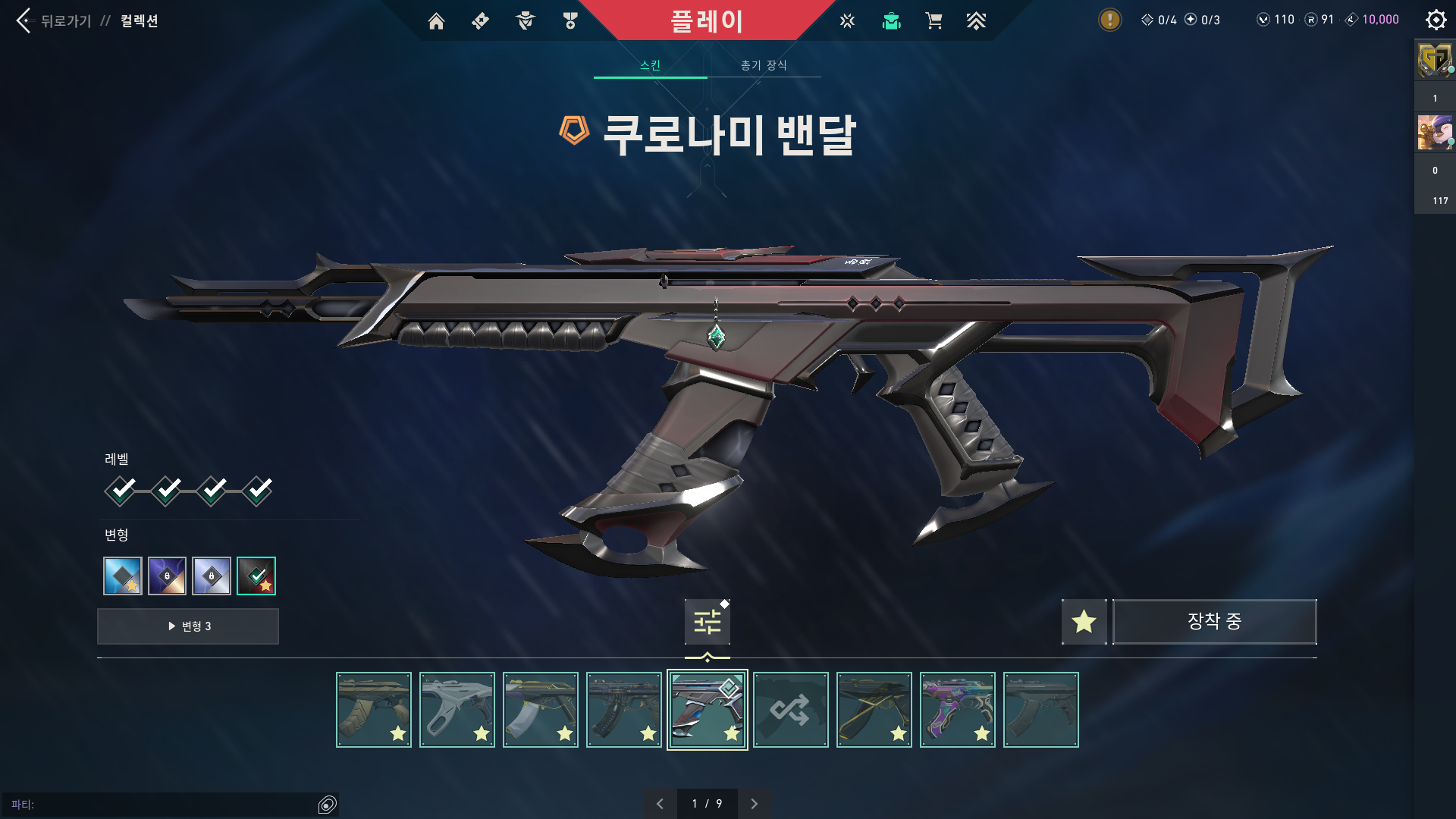Select the random skin shuffle tile
1456x819 pixels.
(790, 709)
